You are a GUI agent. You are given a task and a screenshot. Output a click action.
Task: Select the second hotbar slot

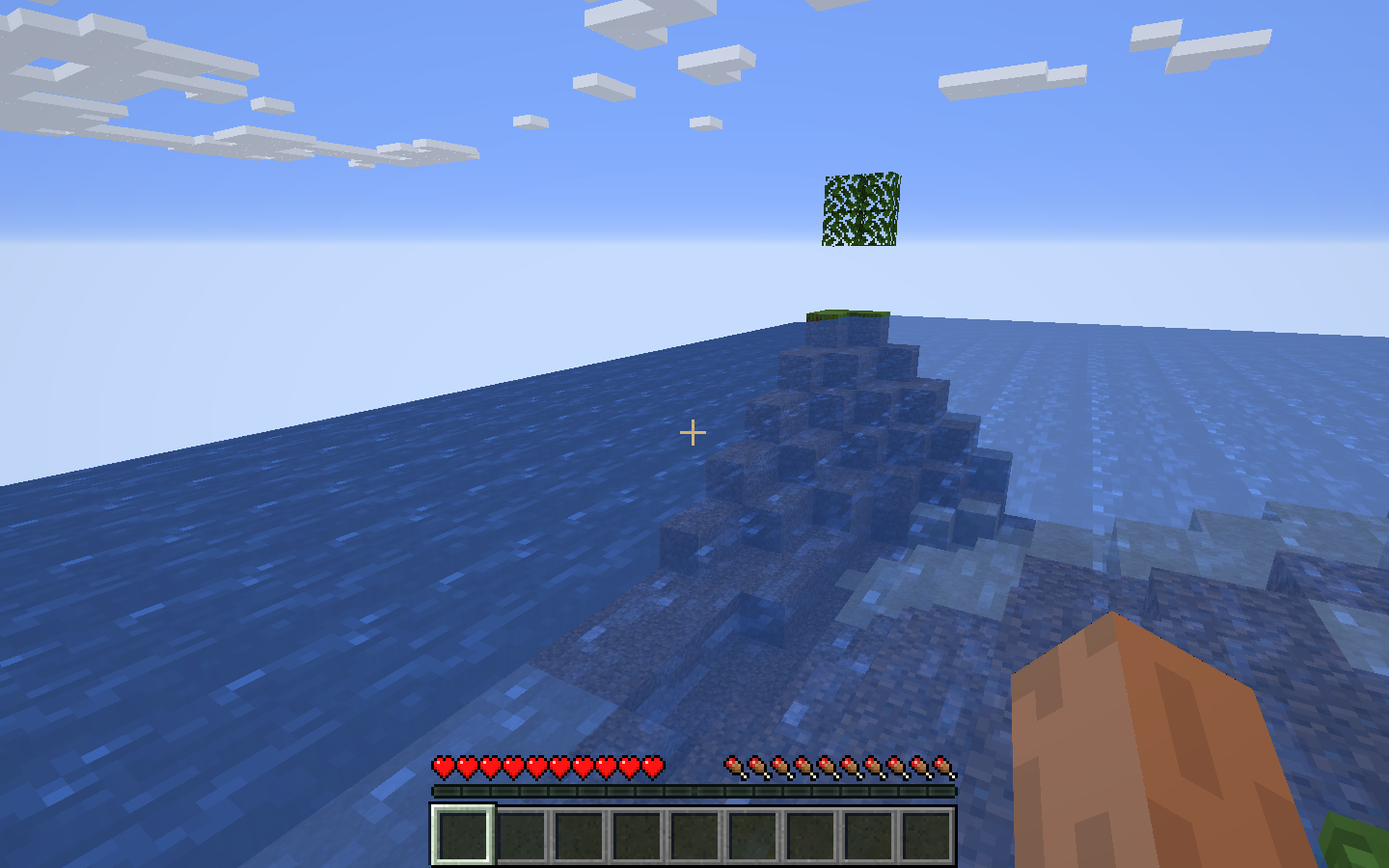point(522,837)
